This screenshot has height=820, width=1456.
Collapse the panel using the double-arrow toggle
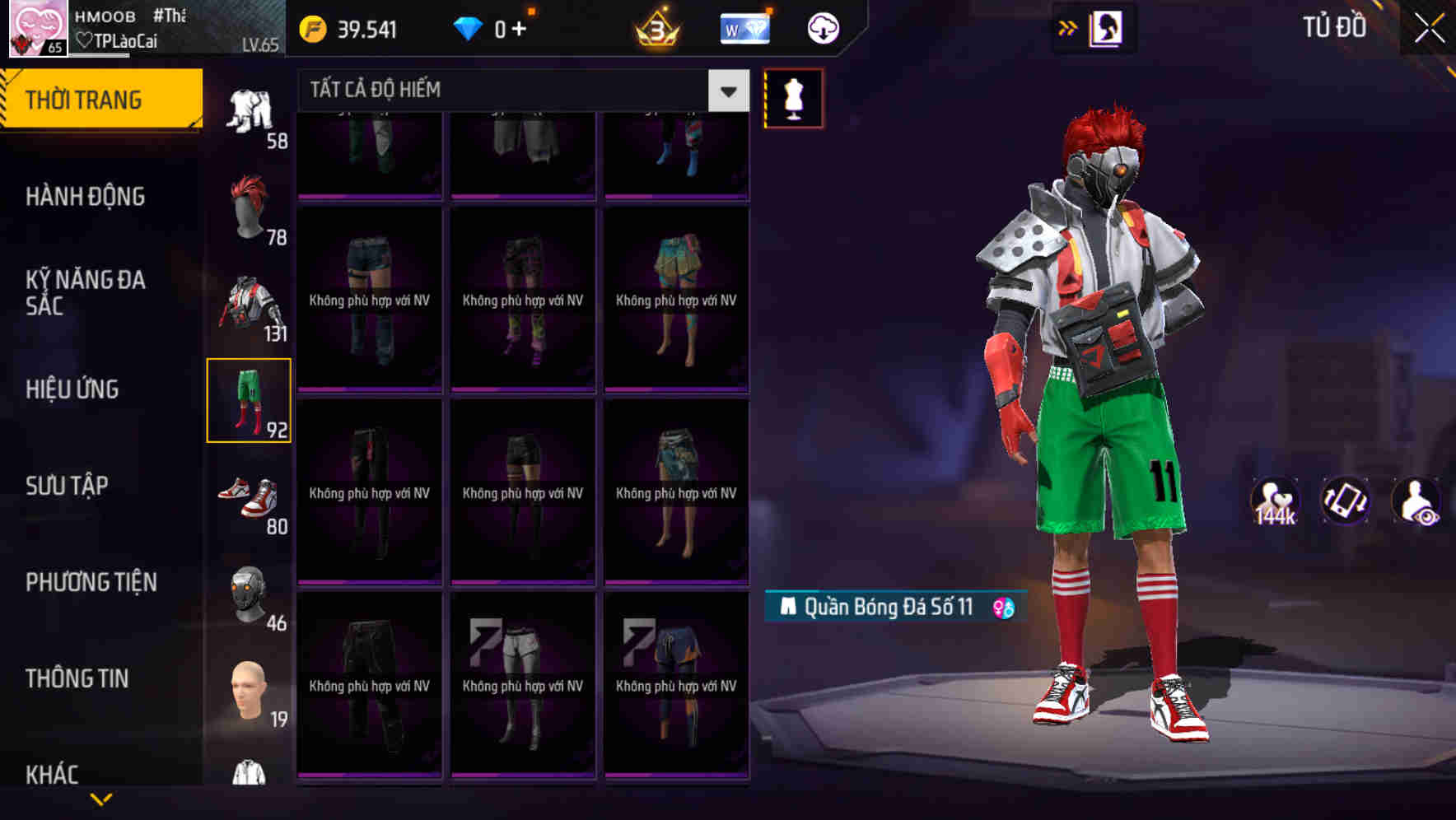tap(1068, 27)
